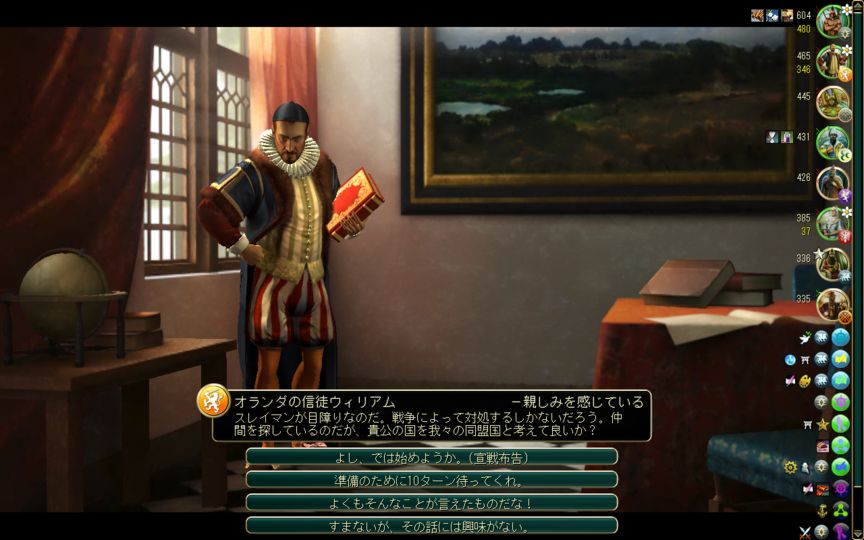Screen dimensions: 864x540
Task: Select the leader portrait with score 431
Action: click(831, 141)
